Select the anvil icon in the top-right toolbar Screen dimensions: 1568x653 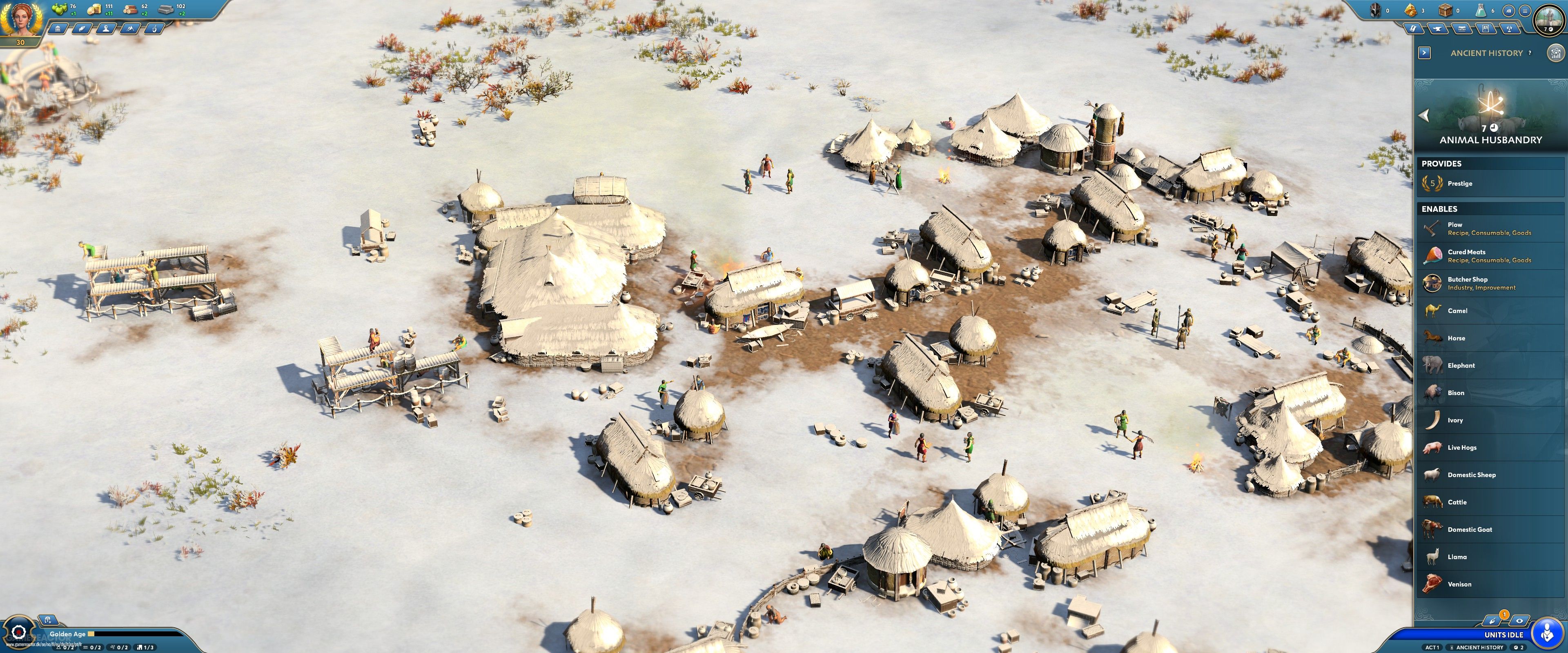1438,29
